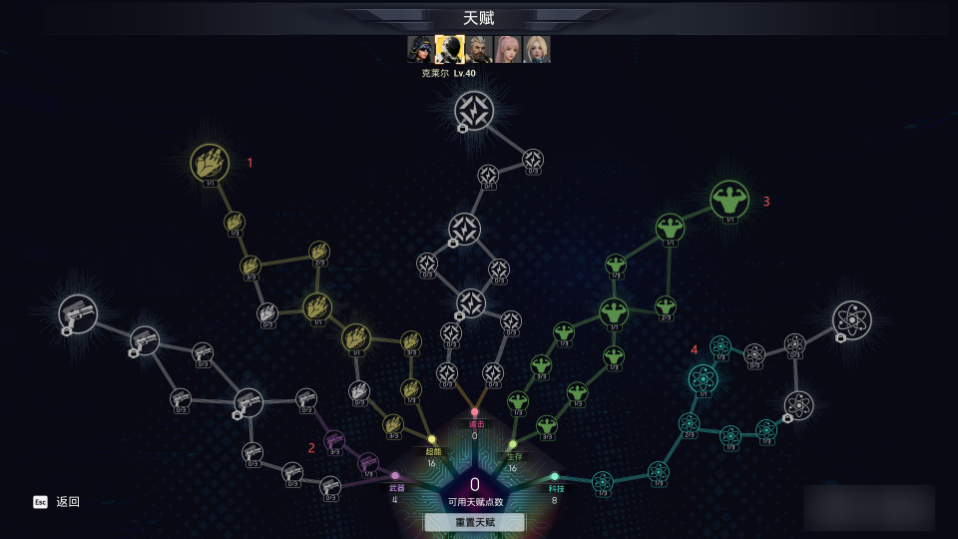Open the 科技 technology branch node

pyautogui.click(x=555, y=477)
